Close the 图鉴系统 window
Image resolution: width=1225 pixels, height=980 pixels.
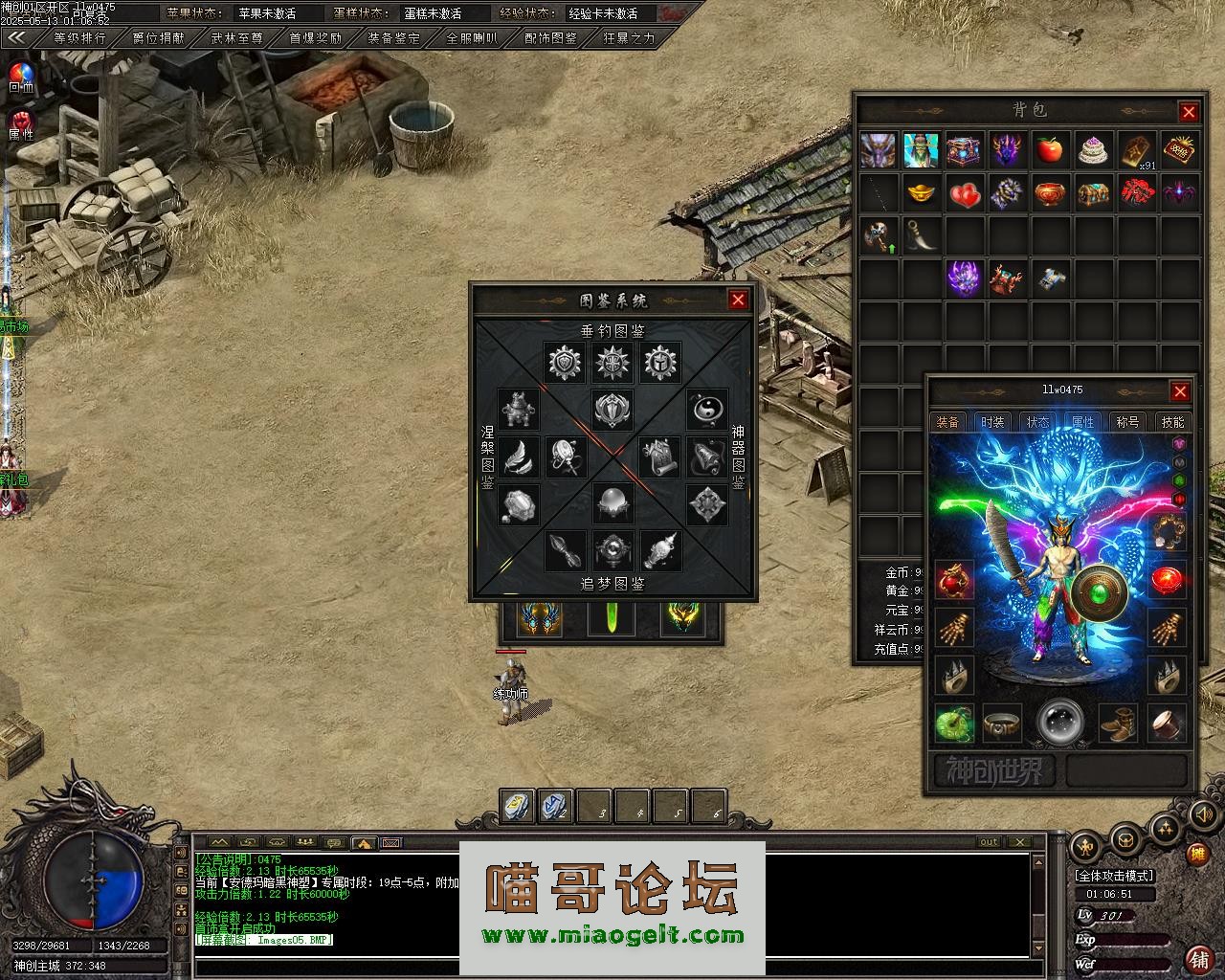[x=738, y=300]
